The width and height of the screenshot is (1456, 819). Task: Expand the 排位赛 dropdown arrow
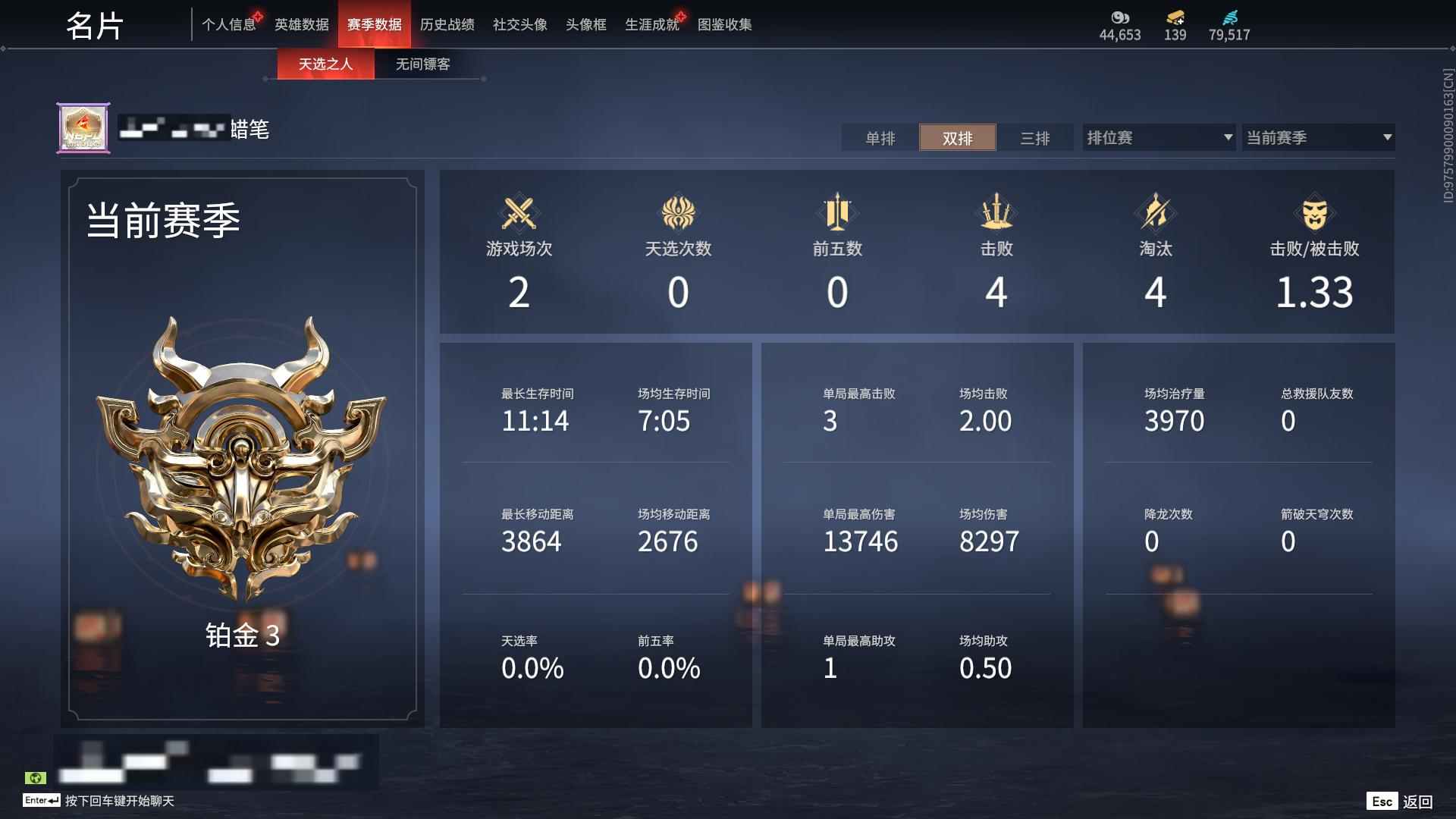click(1228, 137)
